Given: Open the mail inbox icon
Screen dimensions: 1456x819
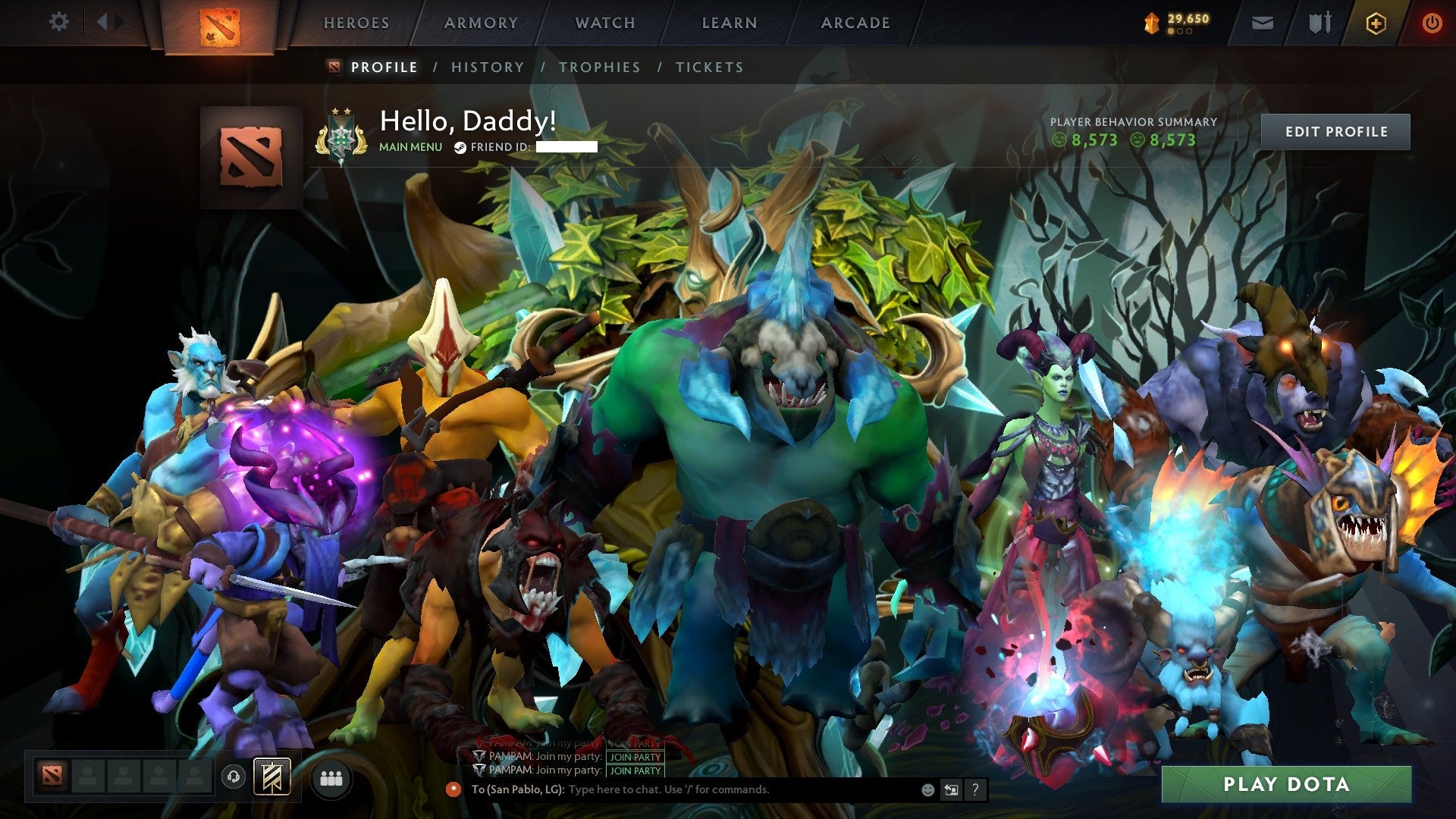Looking at the screenshot, I should click(1262, 22).
